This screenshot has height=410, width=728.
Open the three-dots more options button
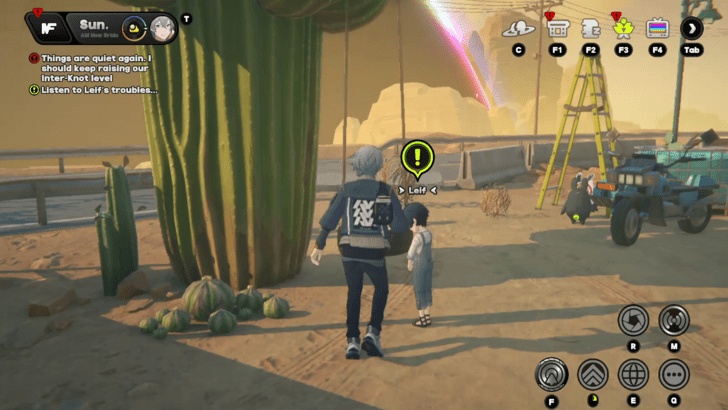click(x=674, y=375)
